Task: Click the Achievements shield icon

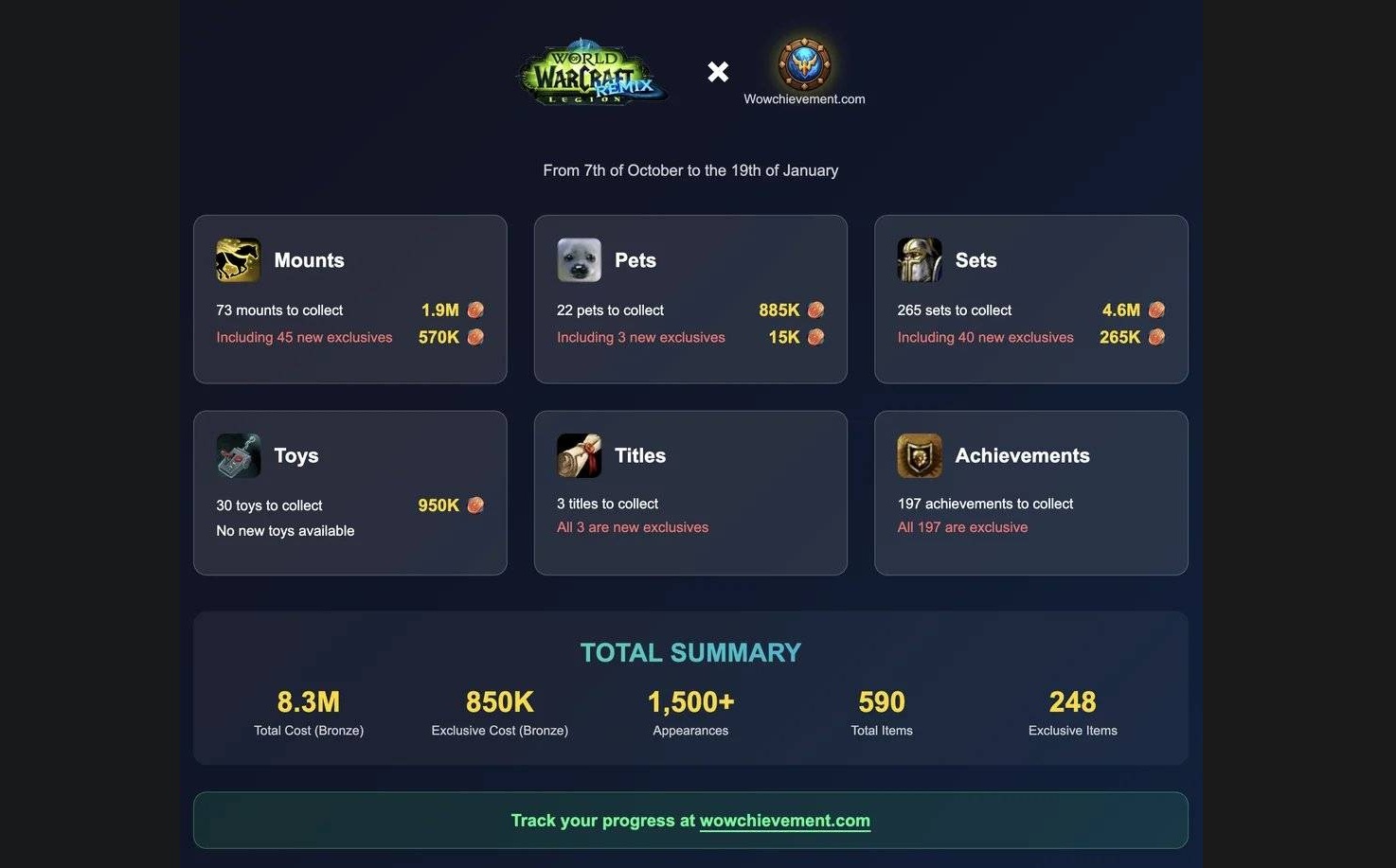Action: click(919, 455)
